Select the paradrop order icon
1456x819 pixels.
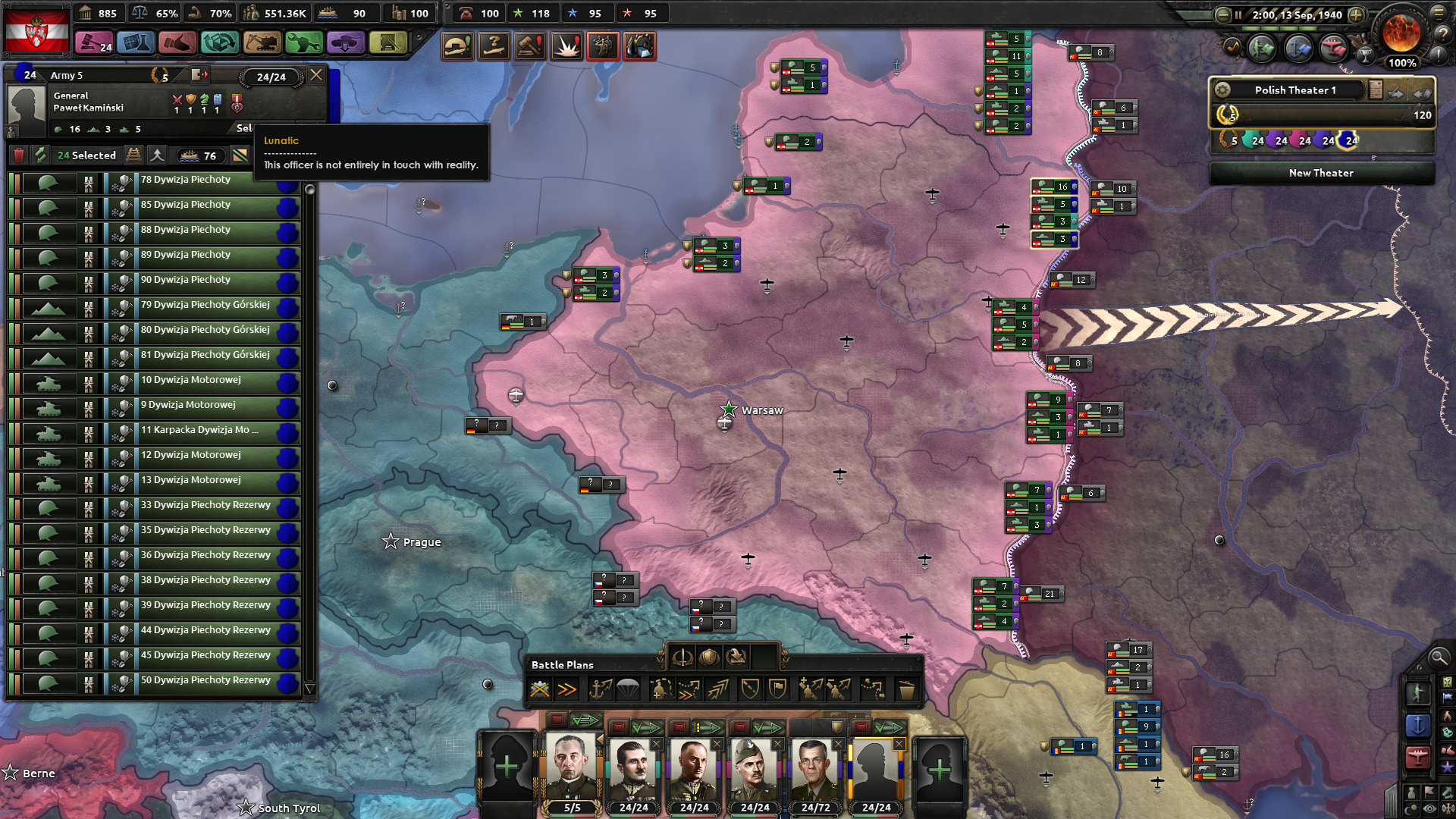tap(626, 689)
